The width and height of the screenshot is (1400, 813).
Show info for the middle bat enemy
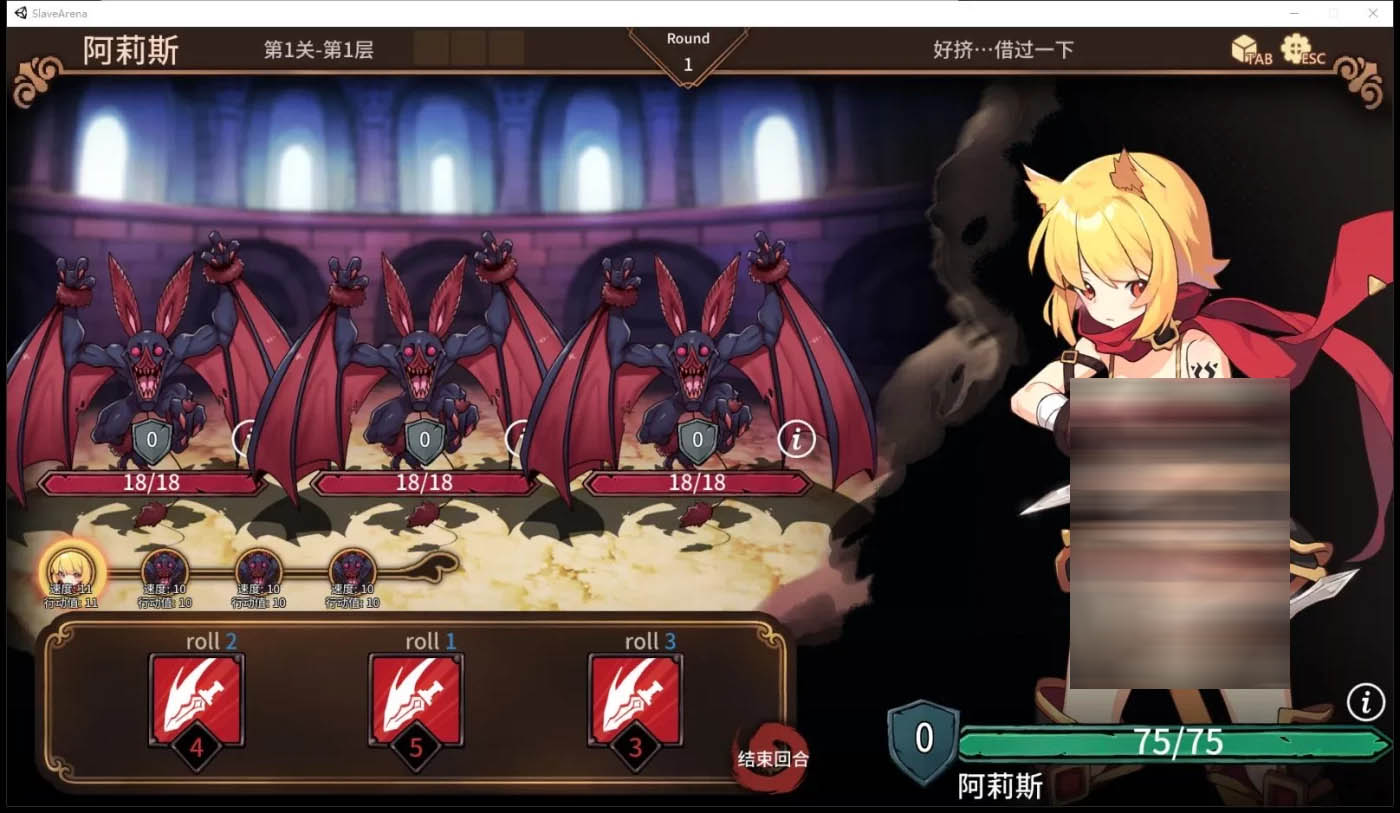pos(520,437)
